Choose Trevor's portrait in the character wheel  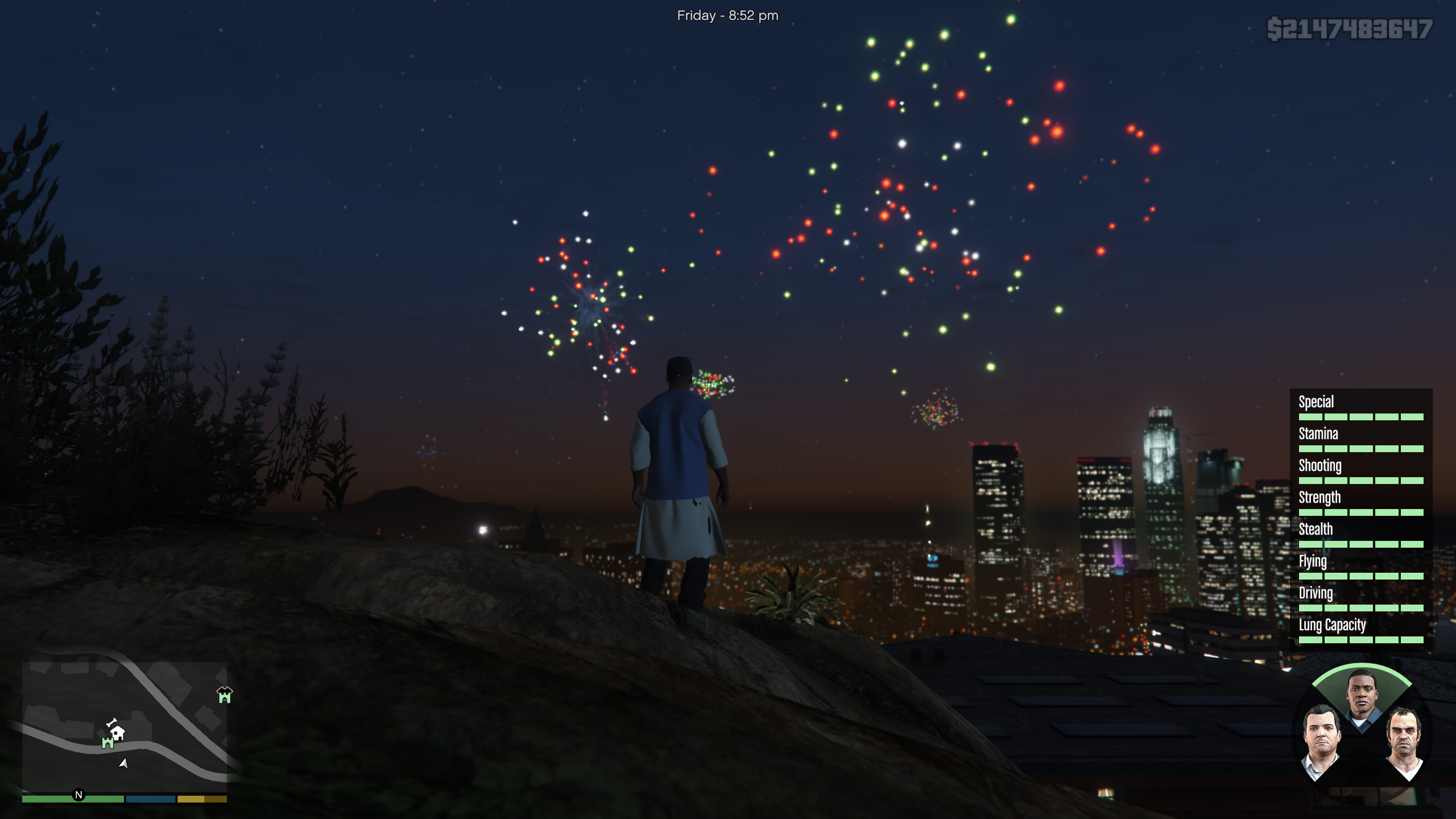1403,742
